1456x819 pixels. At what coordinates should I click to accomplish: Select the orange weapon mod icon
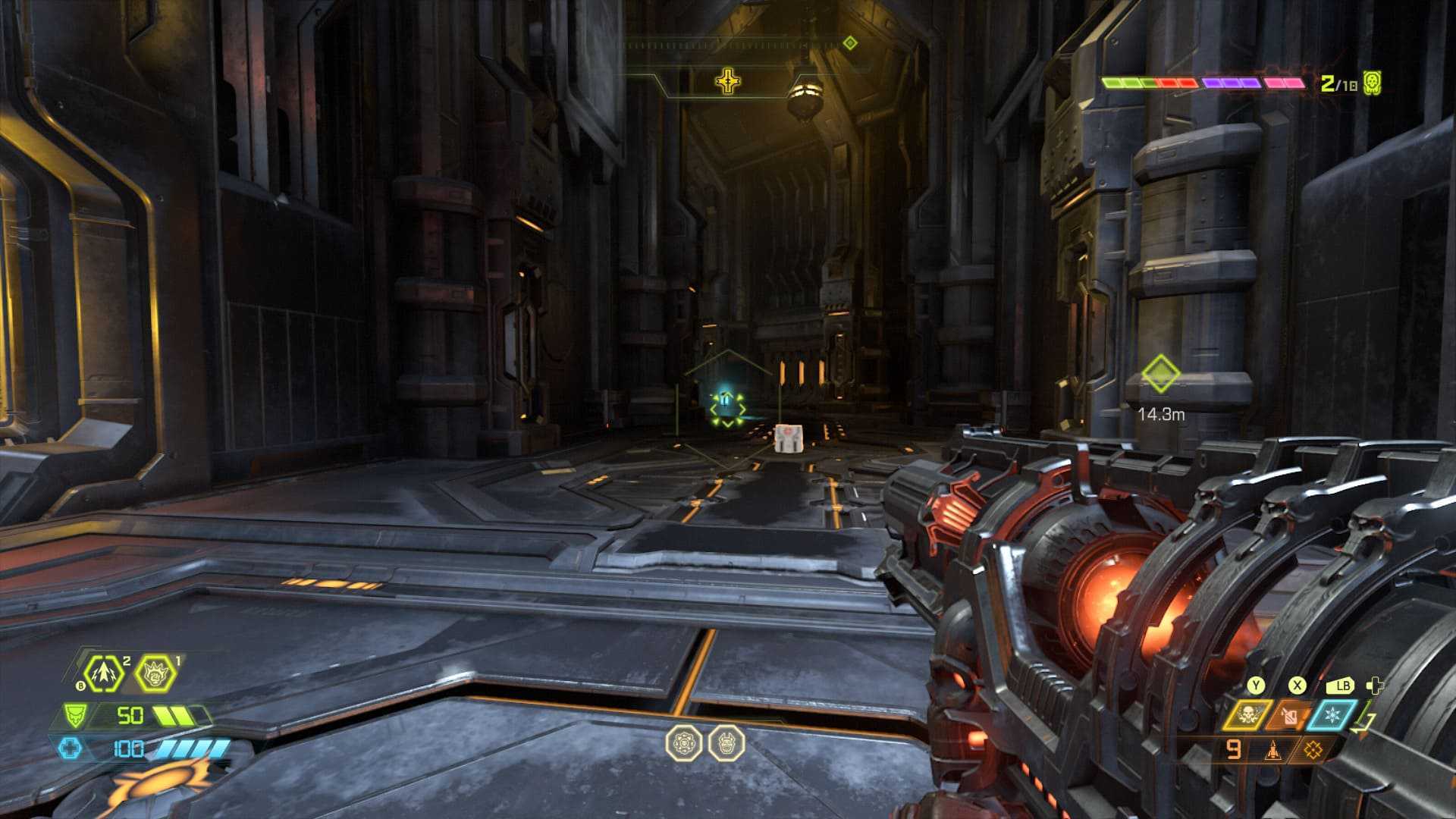[1313, 751]
